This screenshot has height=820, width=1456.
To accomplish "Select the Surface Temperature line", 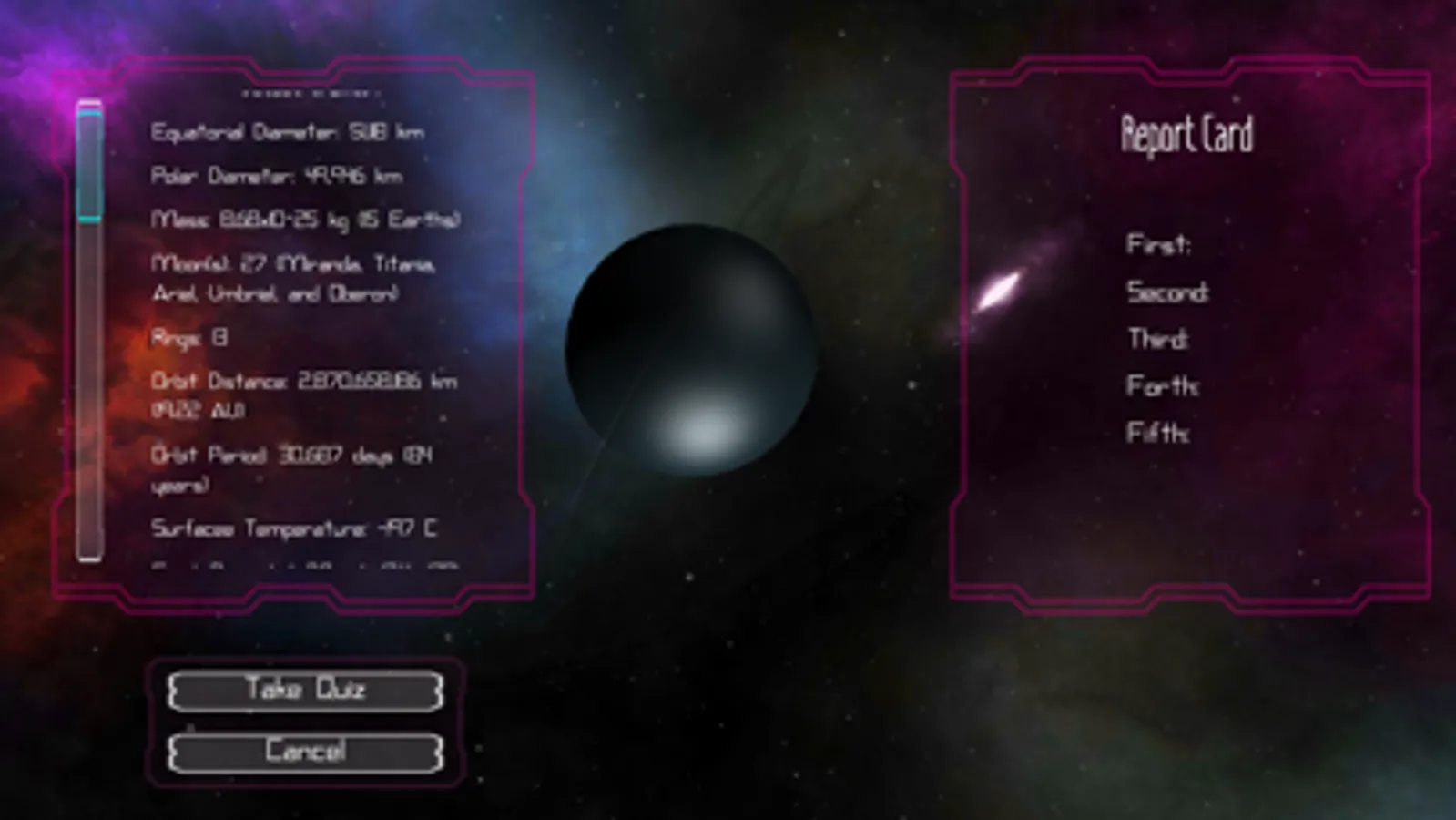I will click(x=295, y=525).
